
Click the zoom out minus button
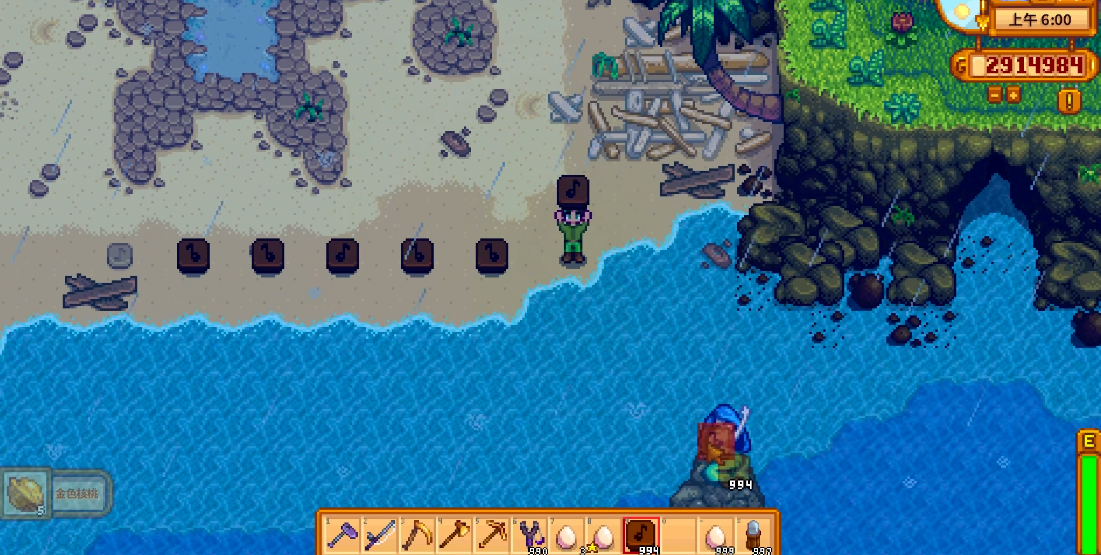pos(995,94)
